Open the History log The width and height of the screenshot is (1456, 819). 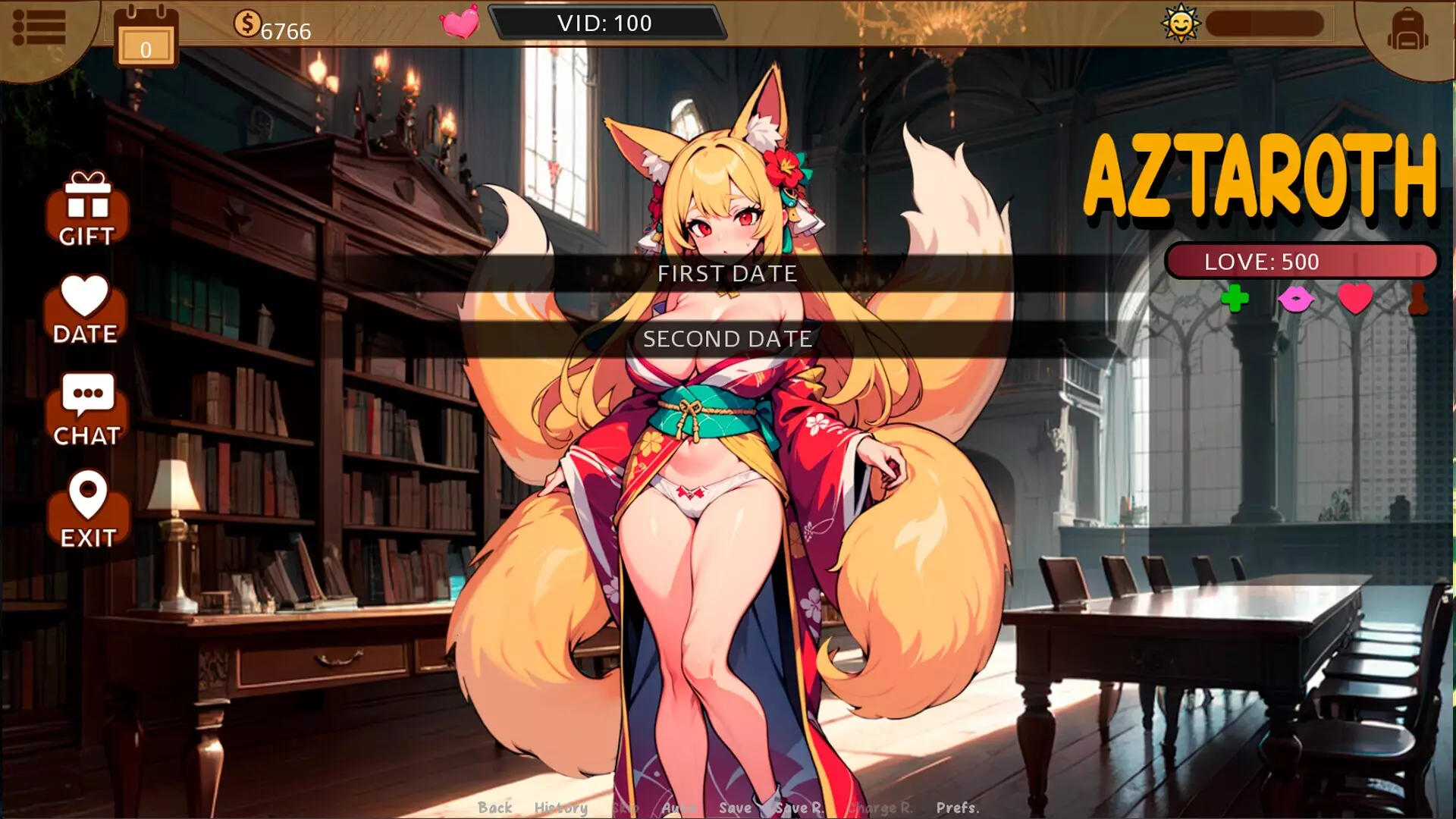(x=562, y=808)
